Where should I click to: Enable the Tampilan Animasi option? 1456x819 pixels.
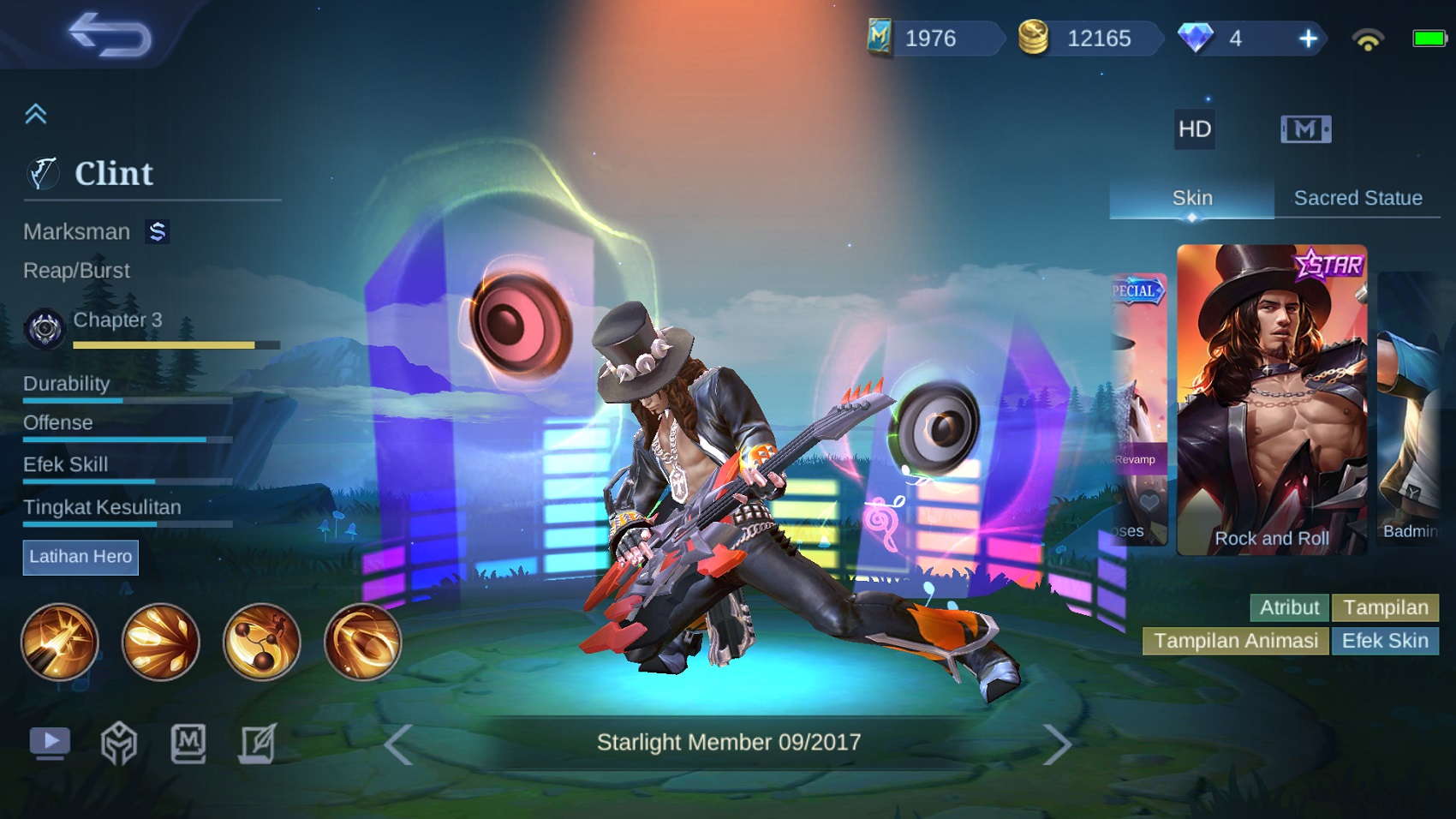[1236, 640]
